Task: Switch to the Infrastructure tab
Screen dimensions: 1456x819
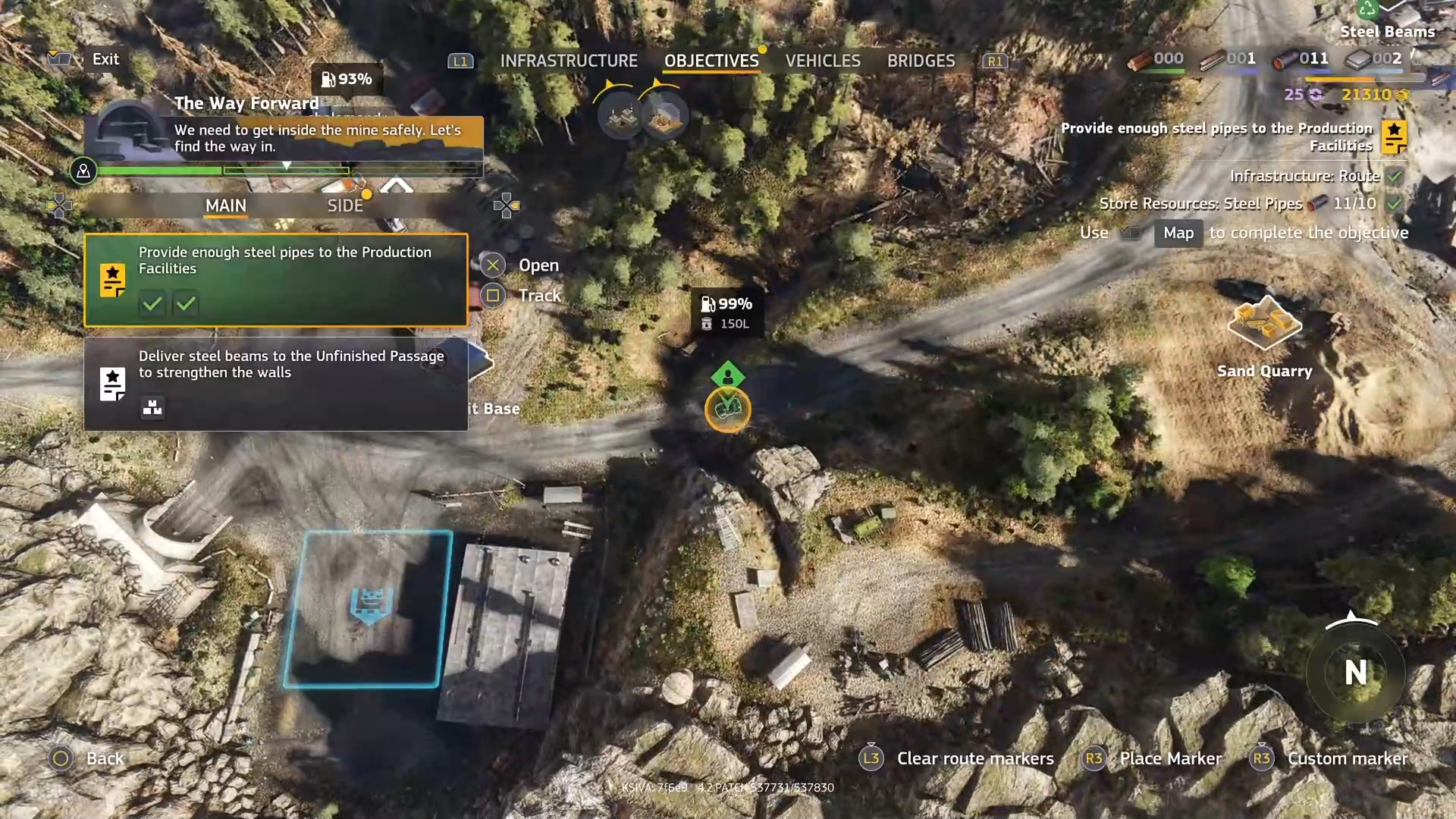Action: tap(569, 61)
